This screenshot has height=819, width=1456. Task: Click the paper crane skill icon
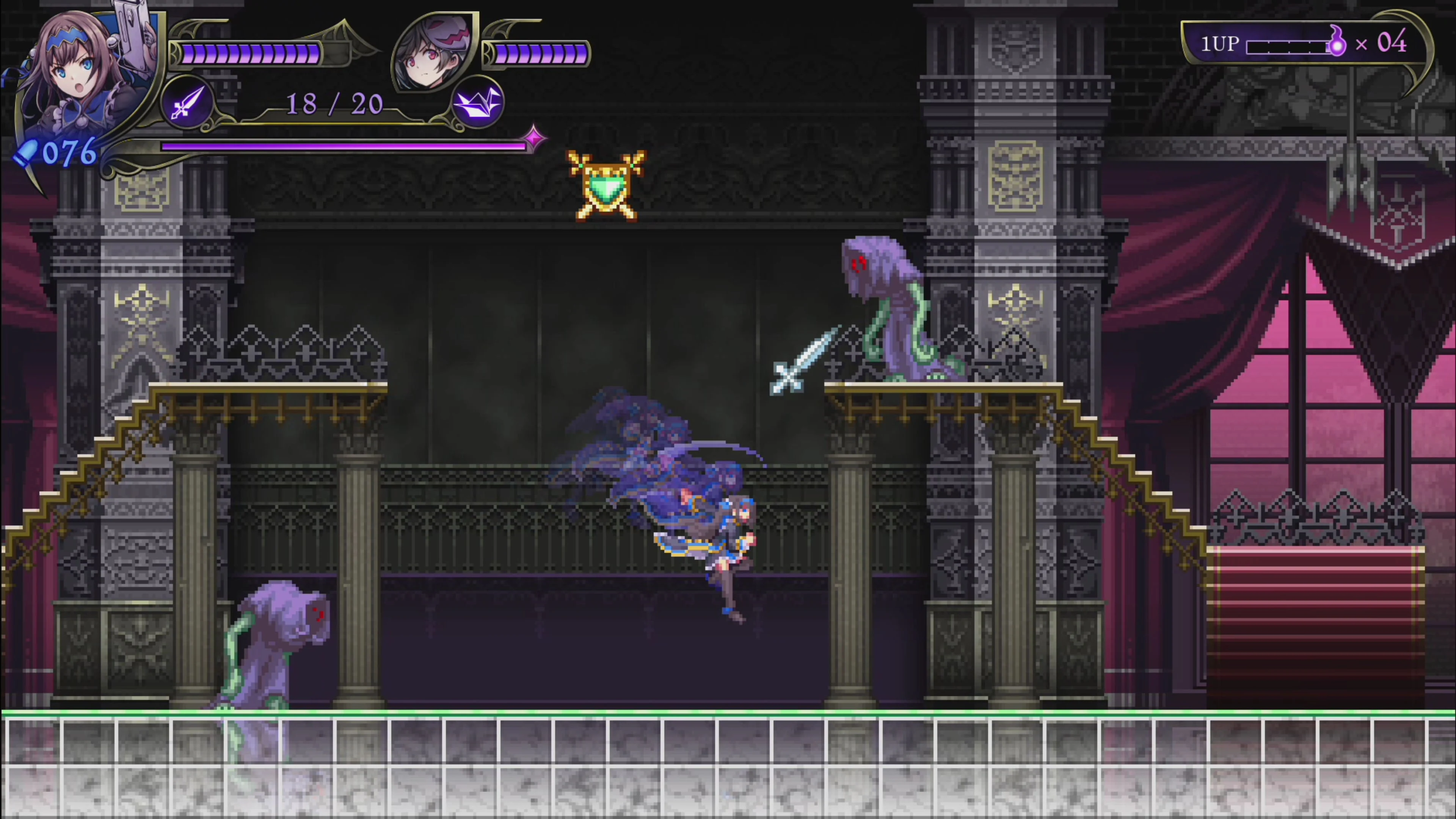(478, 104)
